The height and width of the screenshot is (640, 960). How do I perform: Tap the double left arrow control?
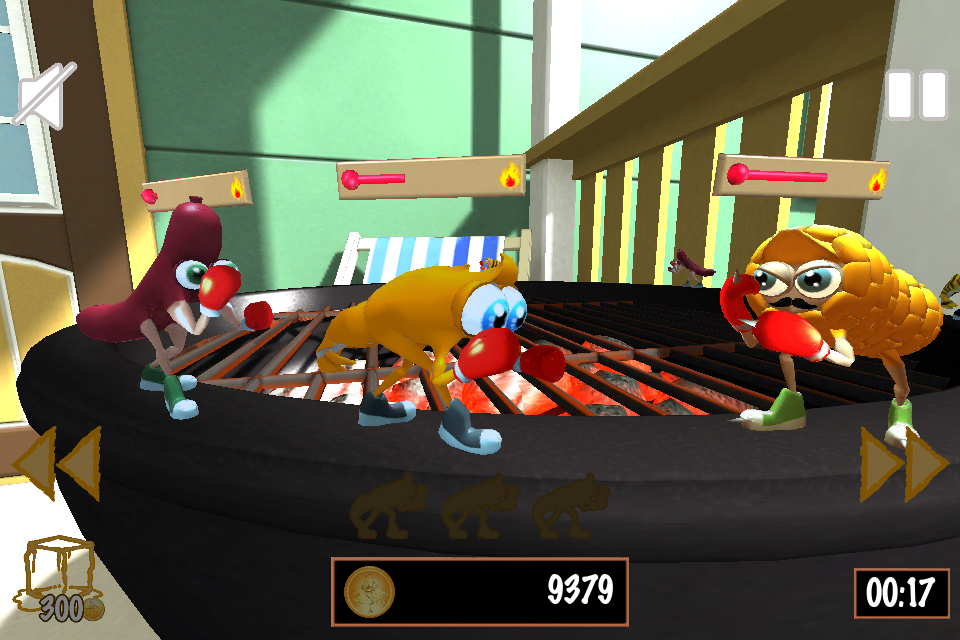58,463
